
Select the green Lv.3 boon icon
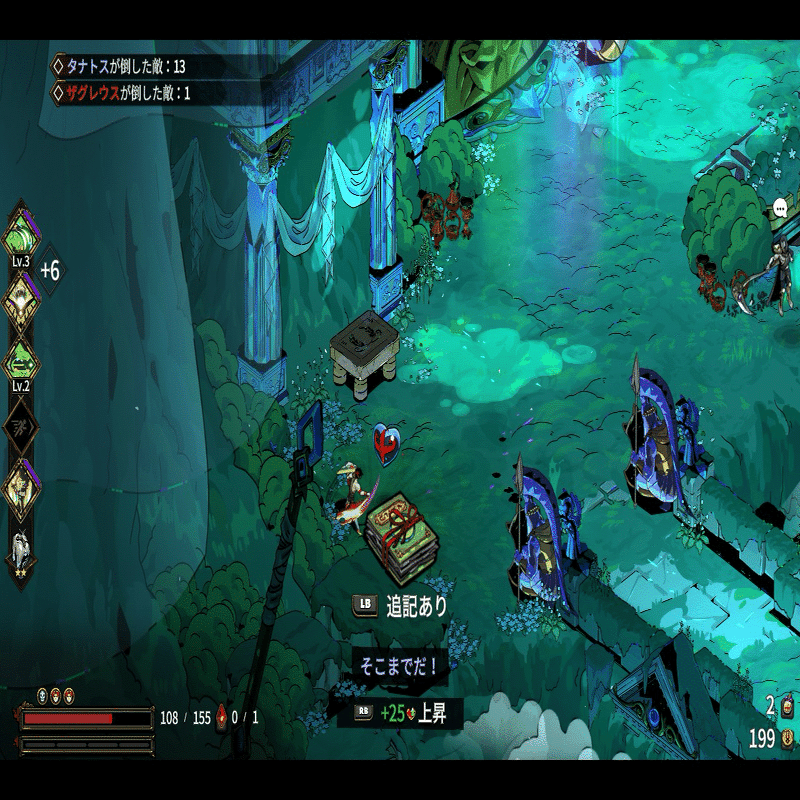pyautogui.click(x=21, y=236)
